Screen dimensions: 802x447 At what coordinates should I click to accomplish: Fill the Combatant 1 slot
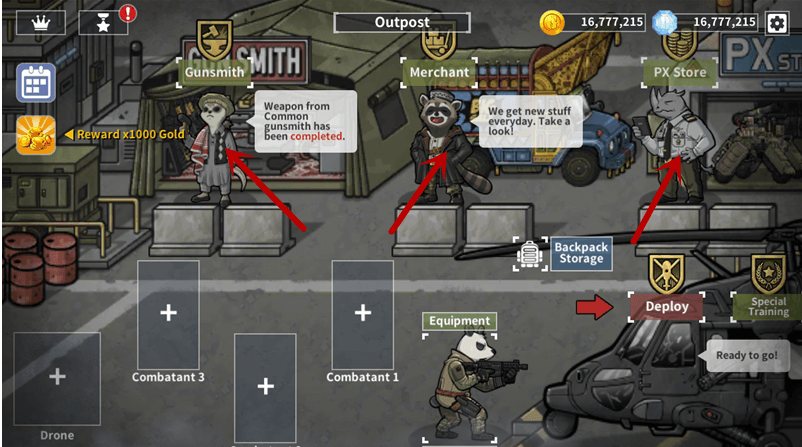pyautogui.click(x=362, y=313)
